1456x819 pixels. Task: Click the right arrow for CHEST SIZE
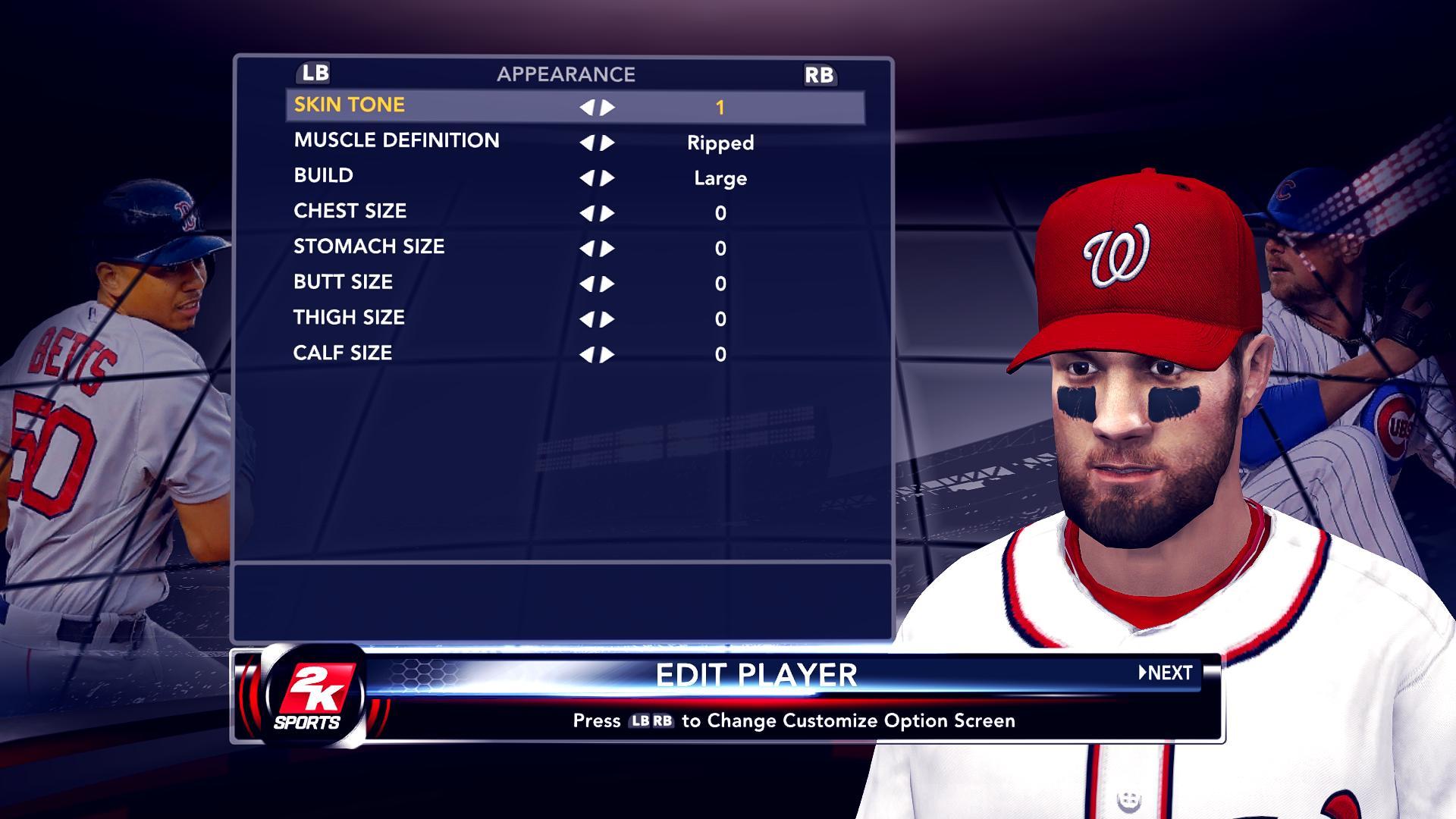pyautogui.click(x=607, y=213)
